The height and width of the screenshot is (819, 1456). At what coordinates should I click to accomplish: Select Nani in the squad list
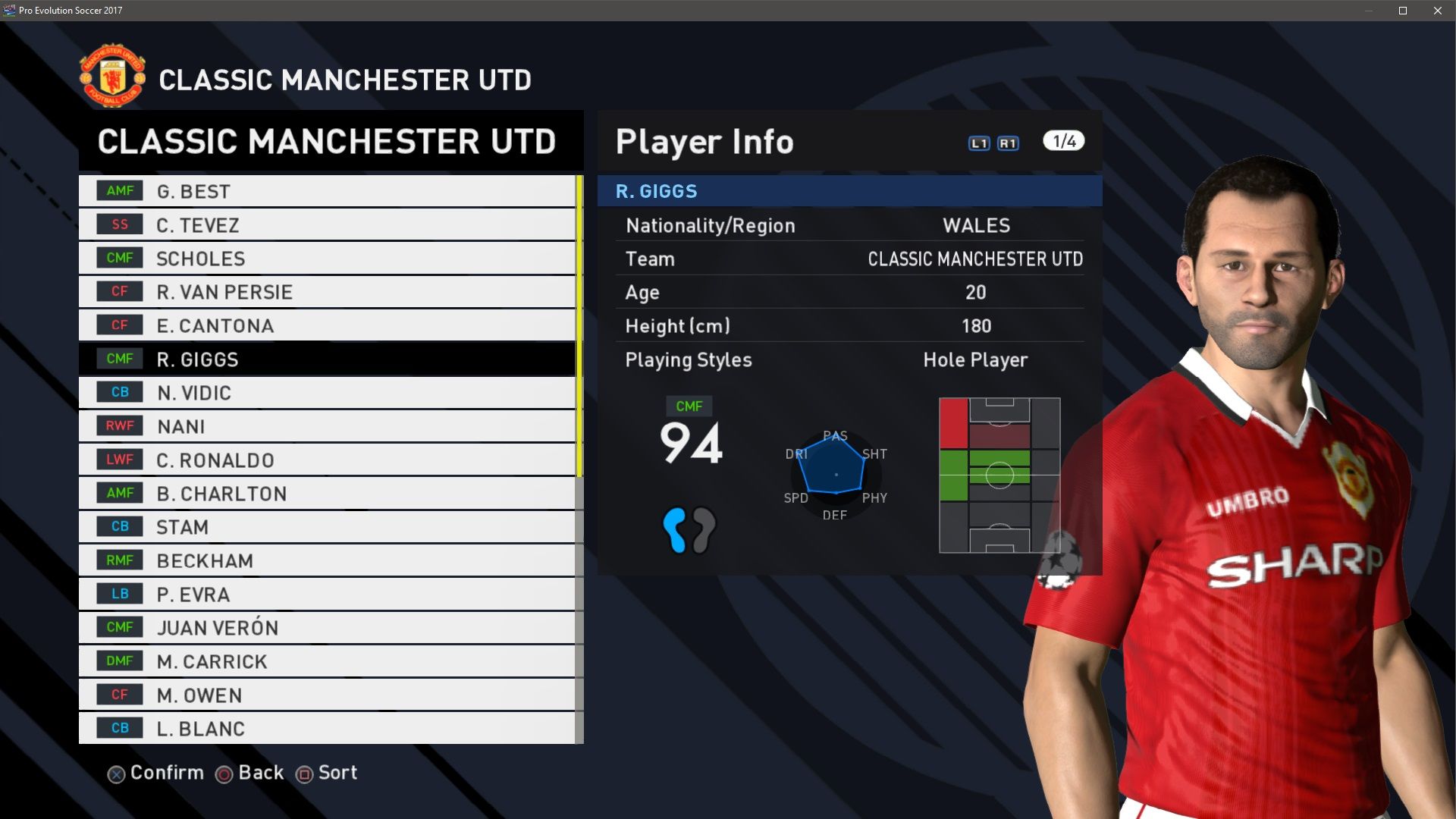point(326,426)
